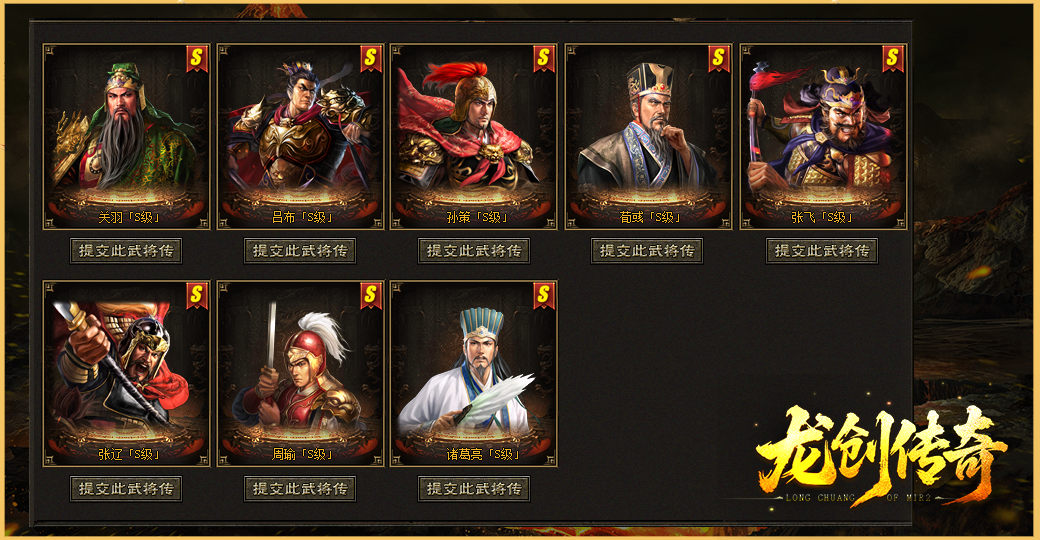Choose the 吕布 S级 general card
Screen dimensions: 1040x540
coord(300,136)
